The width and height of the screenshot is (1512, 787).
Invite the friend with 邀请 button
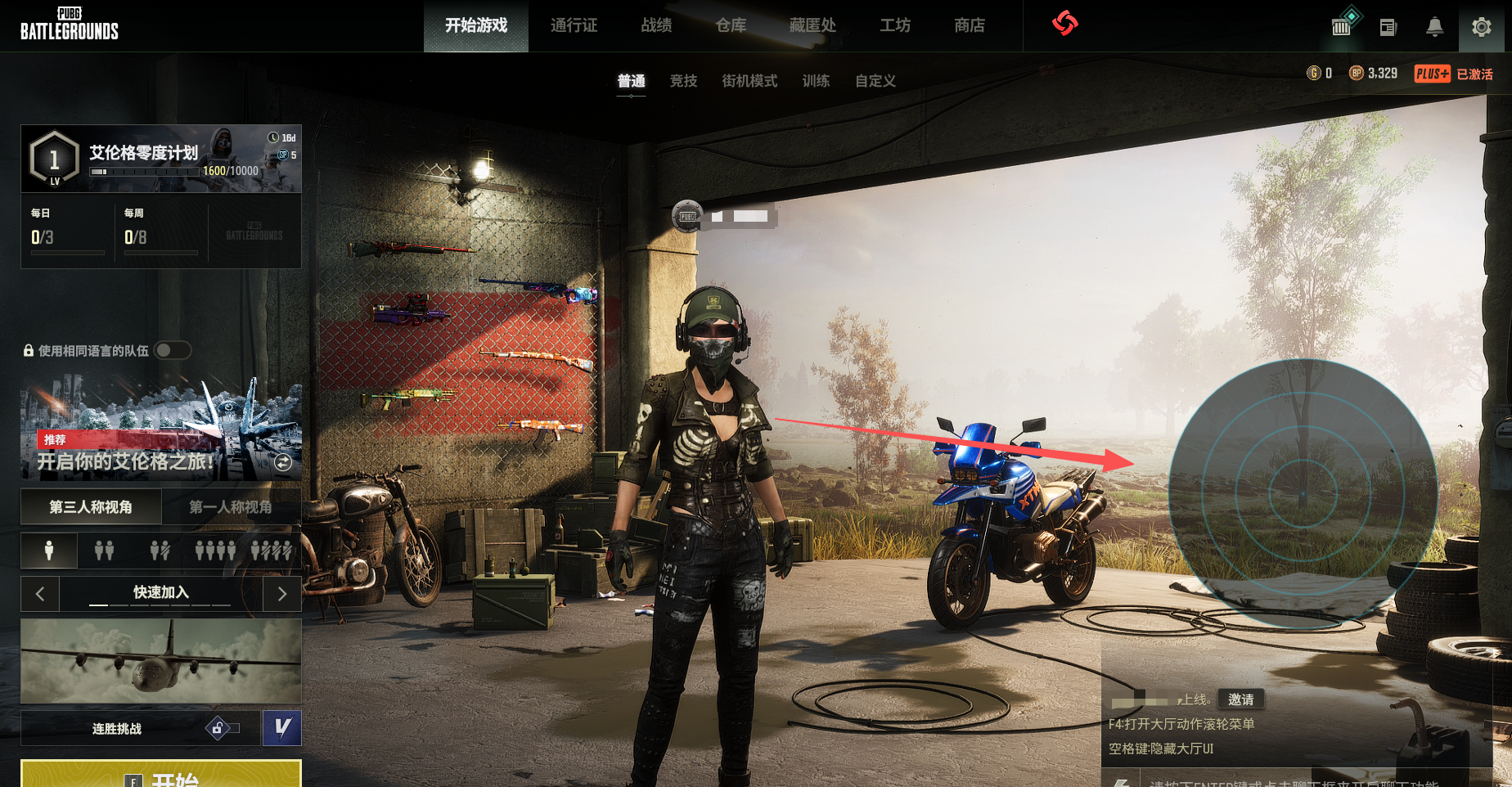click(1240, 699)
